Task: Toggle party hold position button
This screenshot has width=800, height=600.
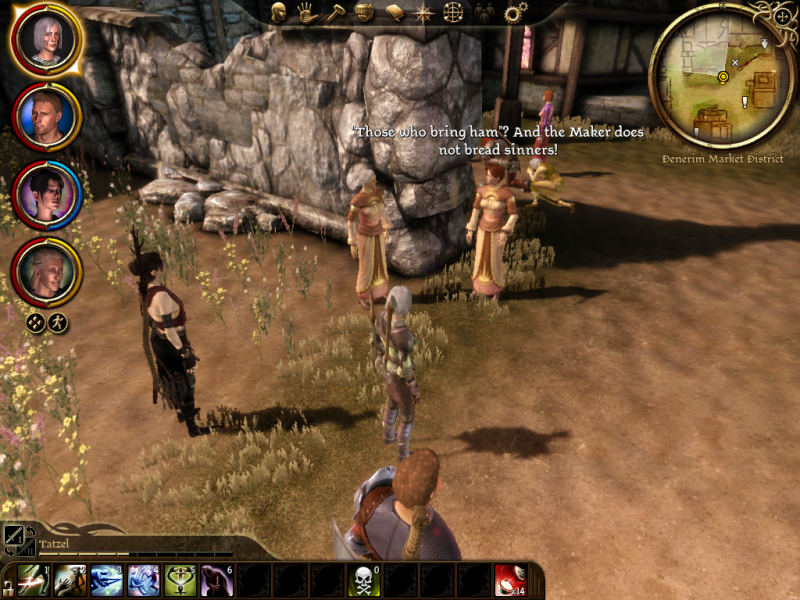Action: 58,322
